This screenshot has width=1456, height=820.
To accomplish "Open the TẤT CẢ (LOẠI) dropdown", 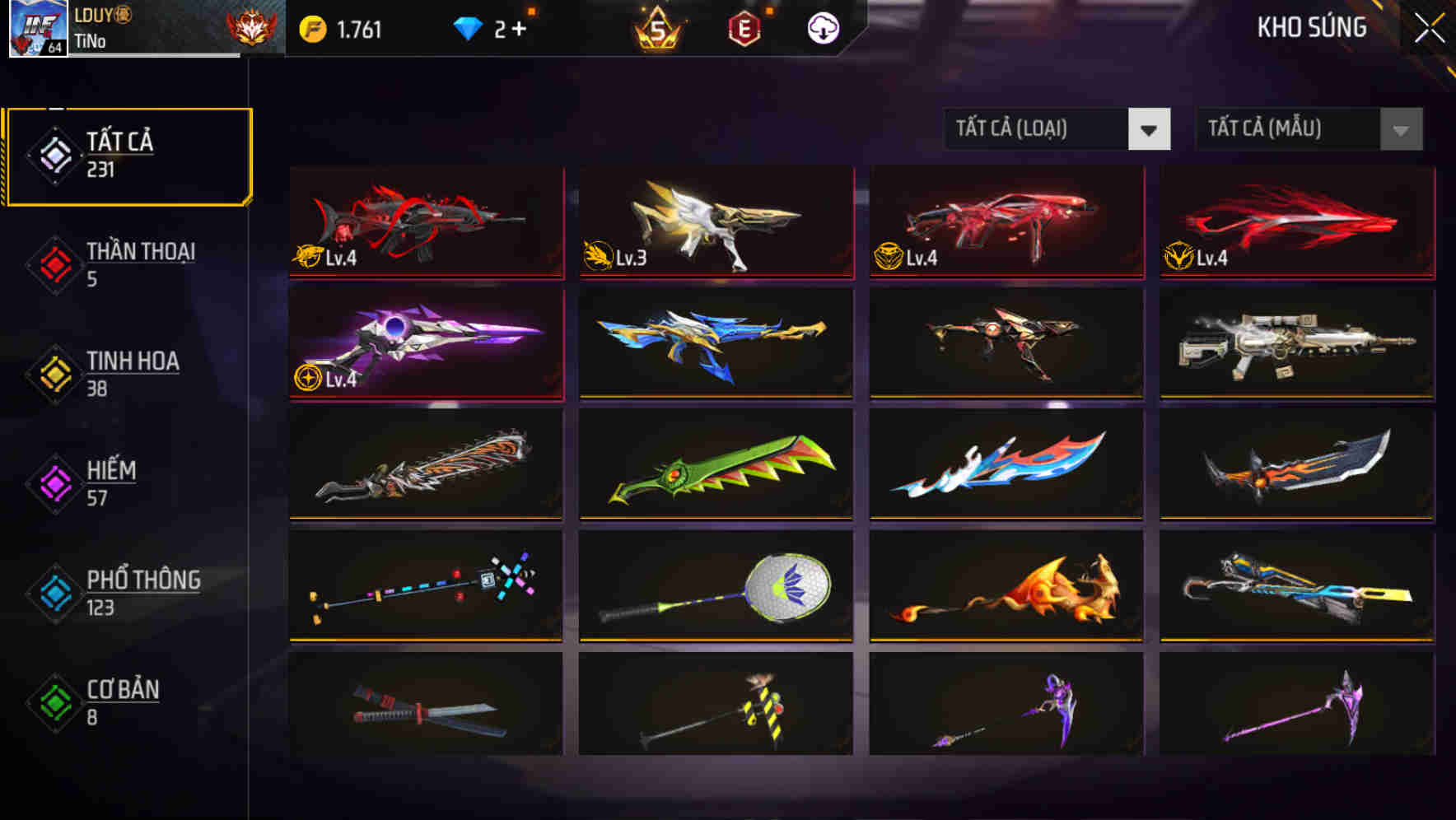I will coord(1038,129).
